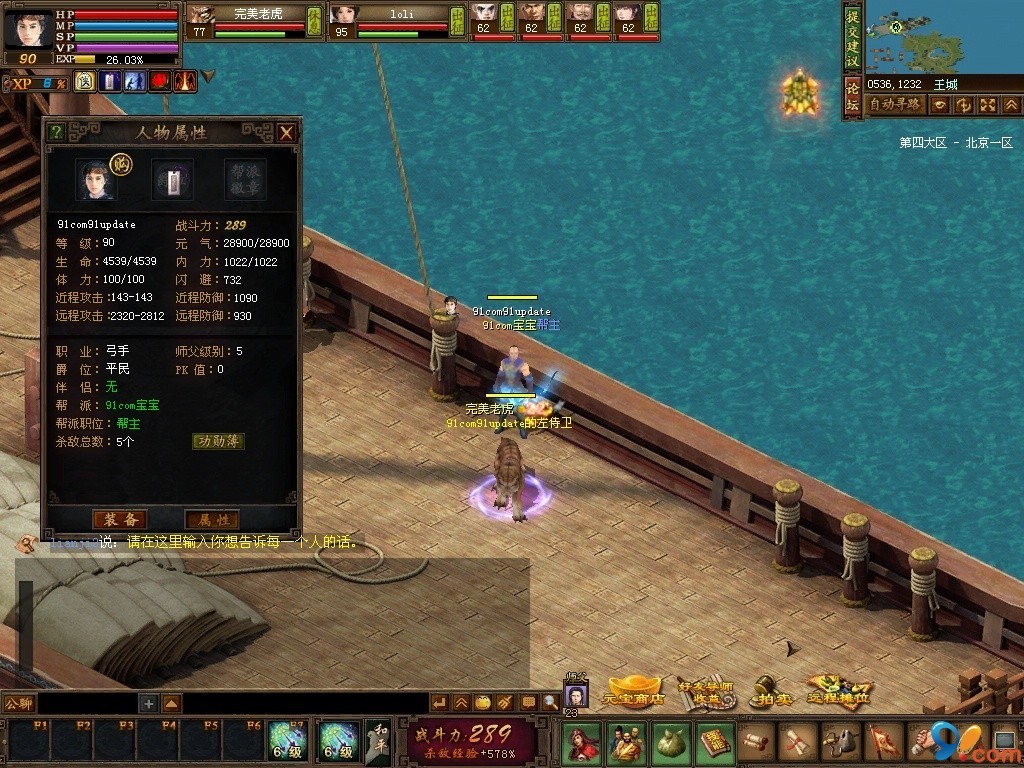Click the 自动寻路 auto-pathfinding button
Screen dimensions: 1024x768
click(x=895, y=104)
